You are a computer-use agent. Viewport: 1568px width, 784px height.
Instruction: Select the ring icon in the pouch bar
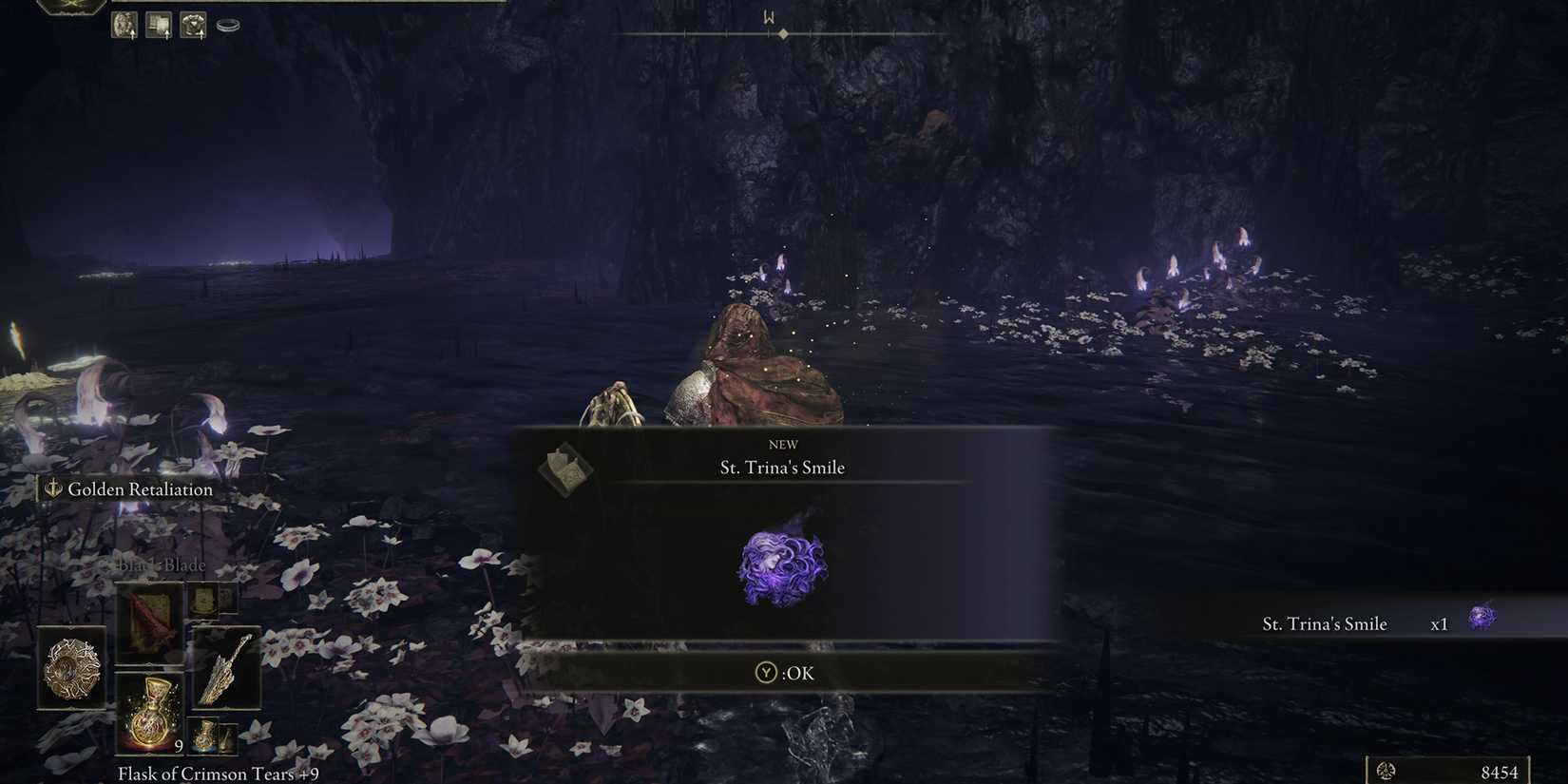click(226, 26)
